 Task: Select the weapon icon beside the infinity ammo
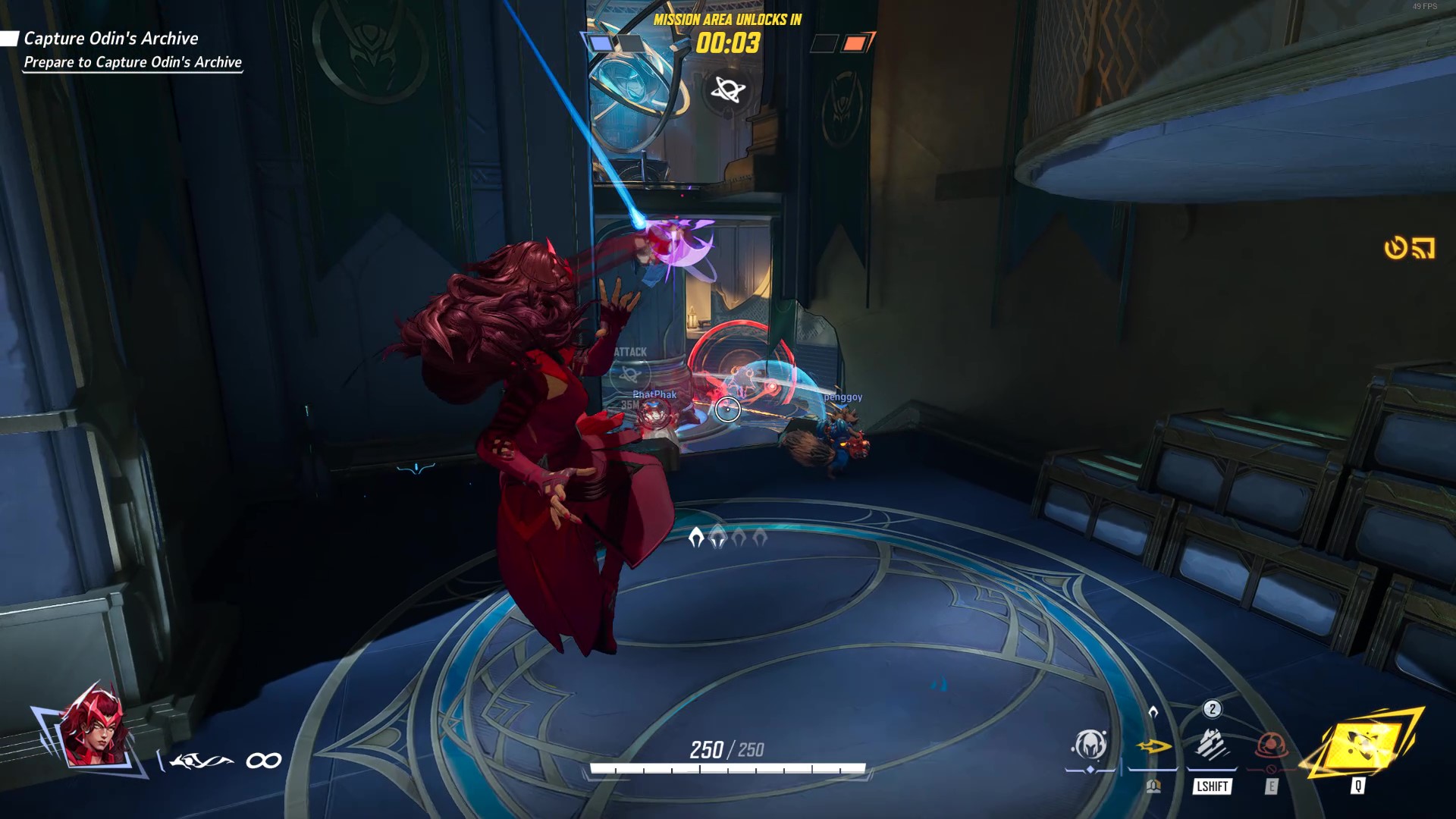tap(201, 761)
